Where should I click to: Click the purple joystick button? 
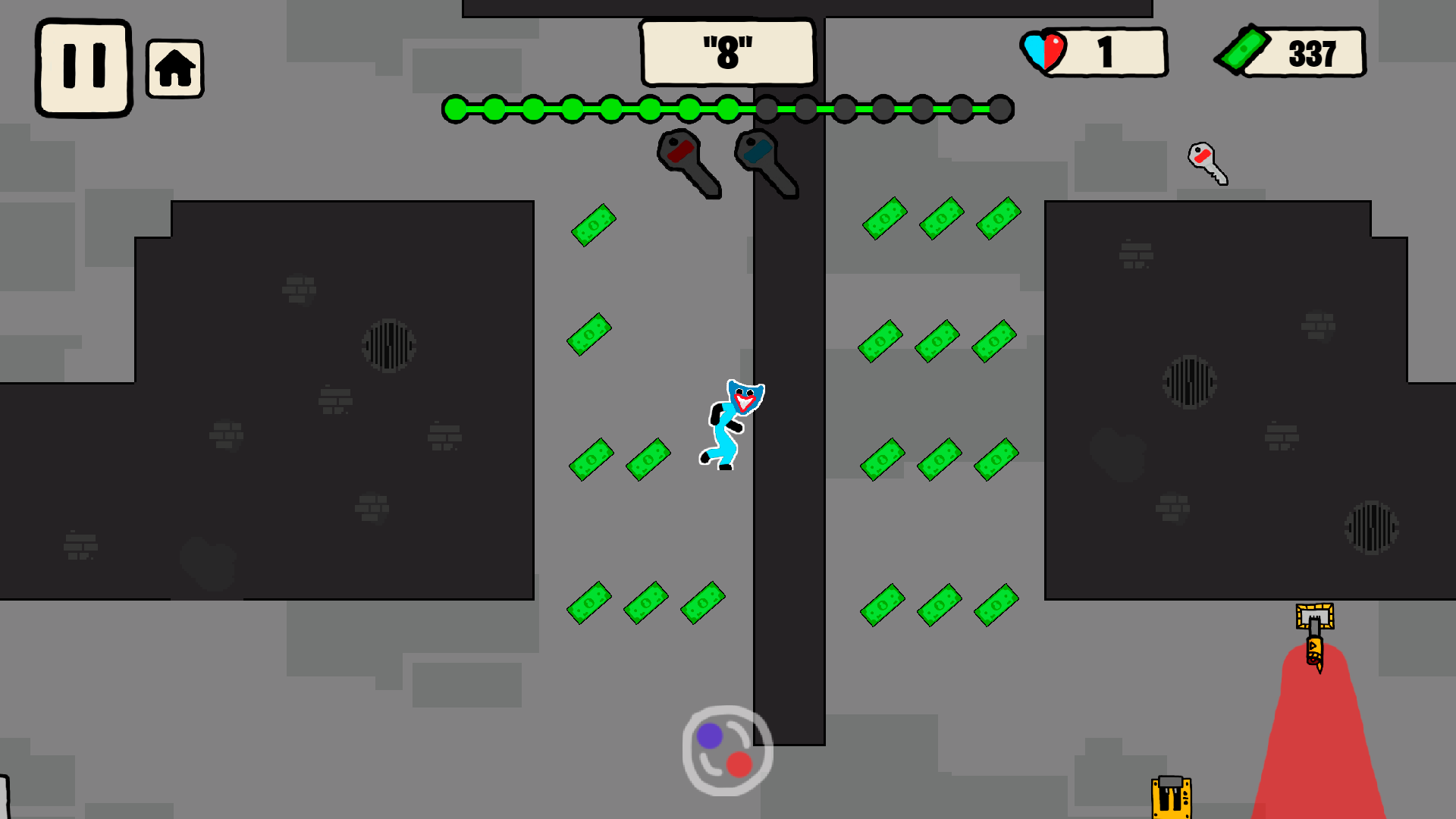point(711,734)
